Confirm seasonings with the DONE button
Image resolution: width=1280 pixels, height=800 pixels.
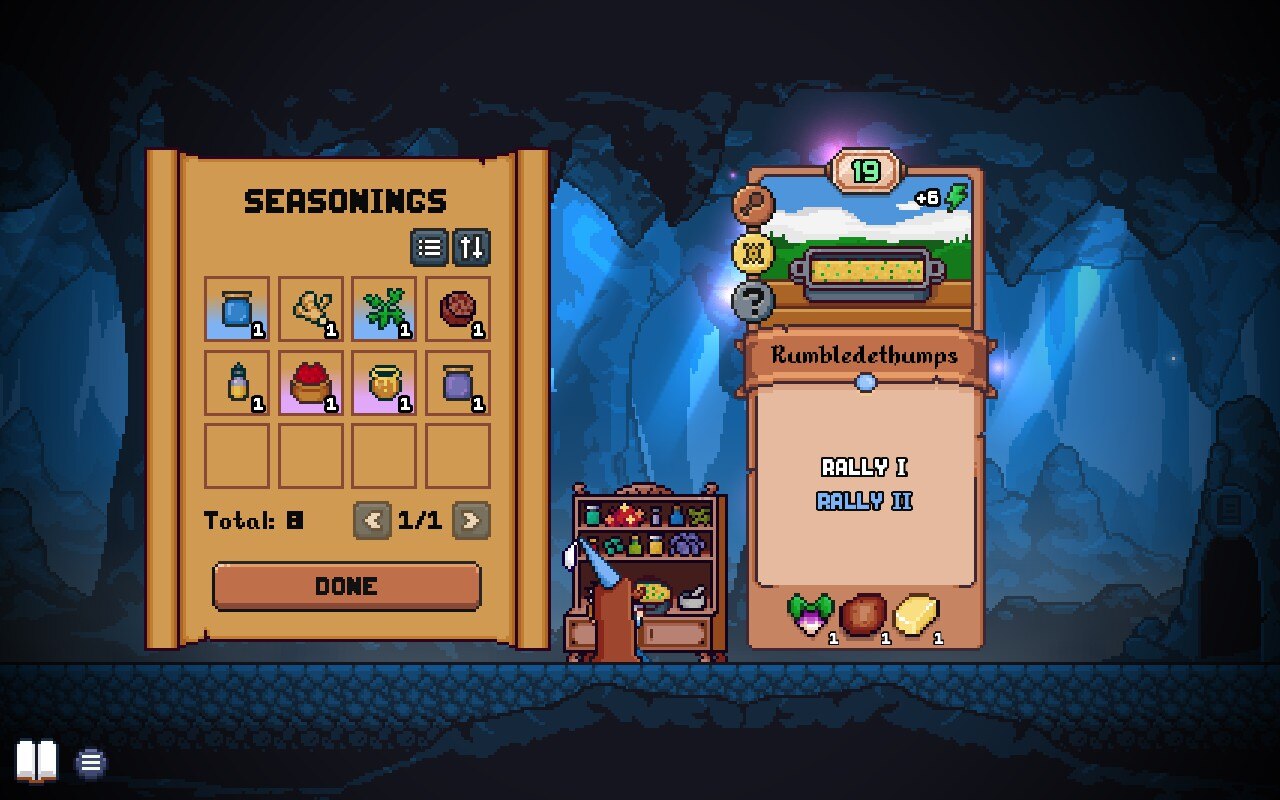click(x=346, y=586)
